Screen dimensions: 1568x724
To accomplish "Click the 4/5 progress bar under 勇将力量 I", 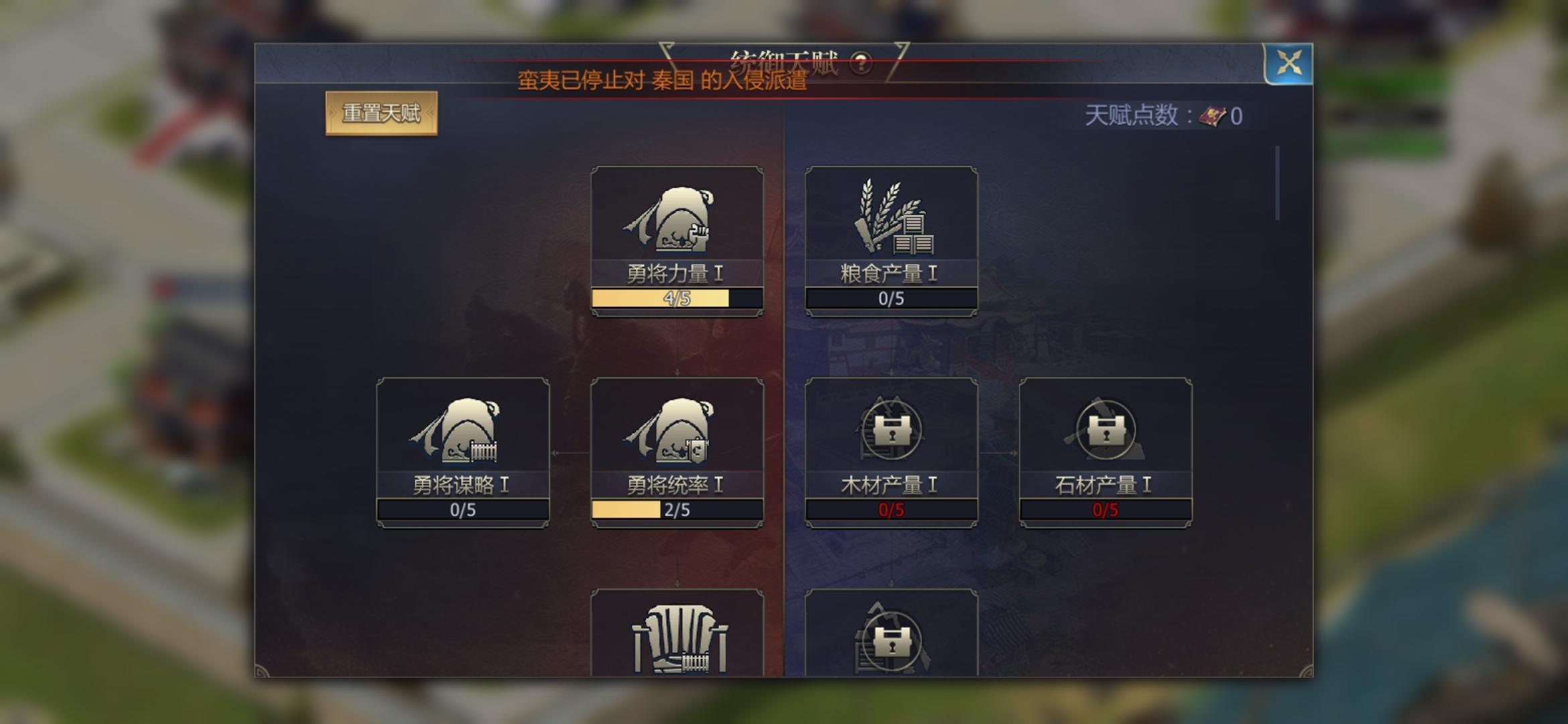I will (677, 300).
